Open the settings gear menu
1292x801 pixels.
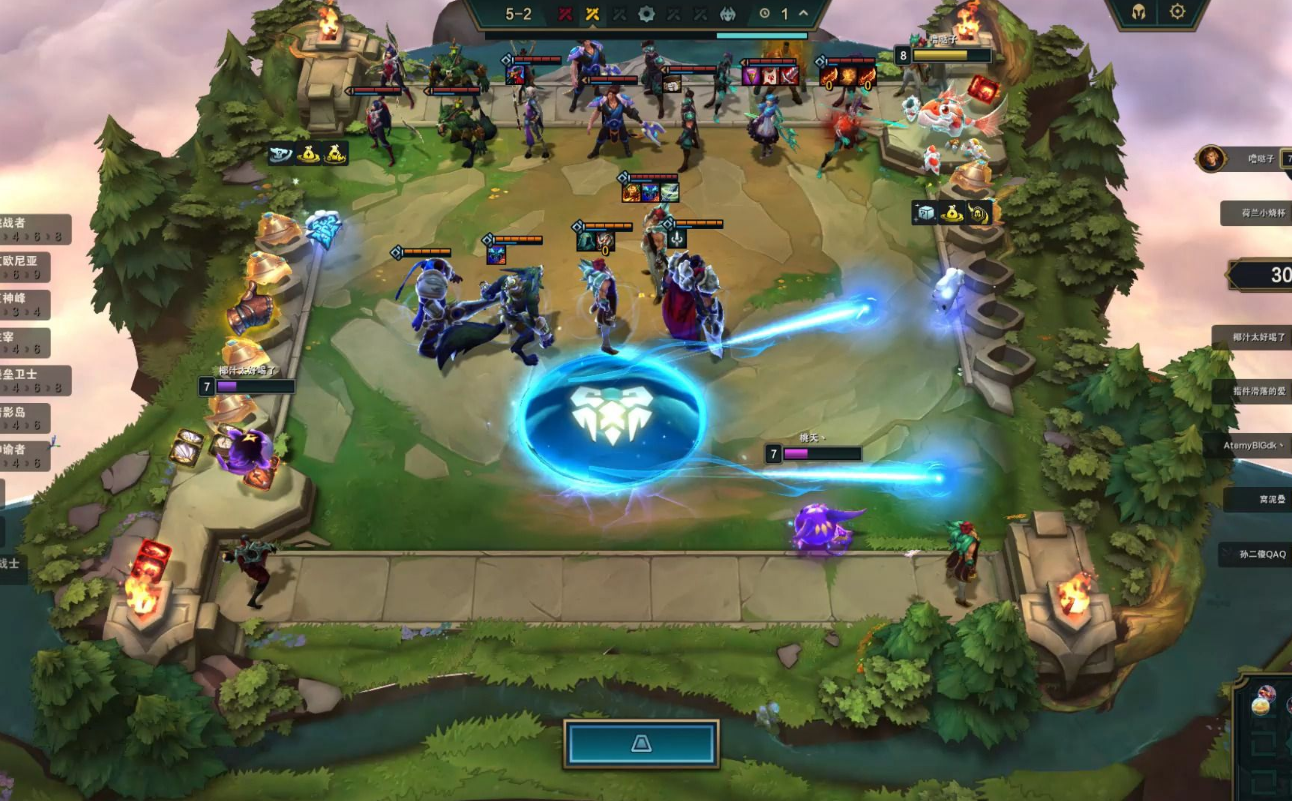tap(1177, 12)
